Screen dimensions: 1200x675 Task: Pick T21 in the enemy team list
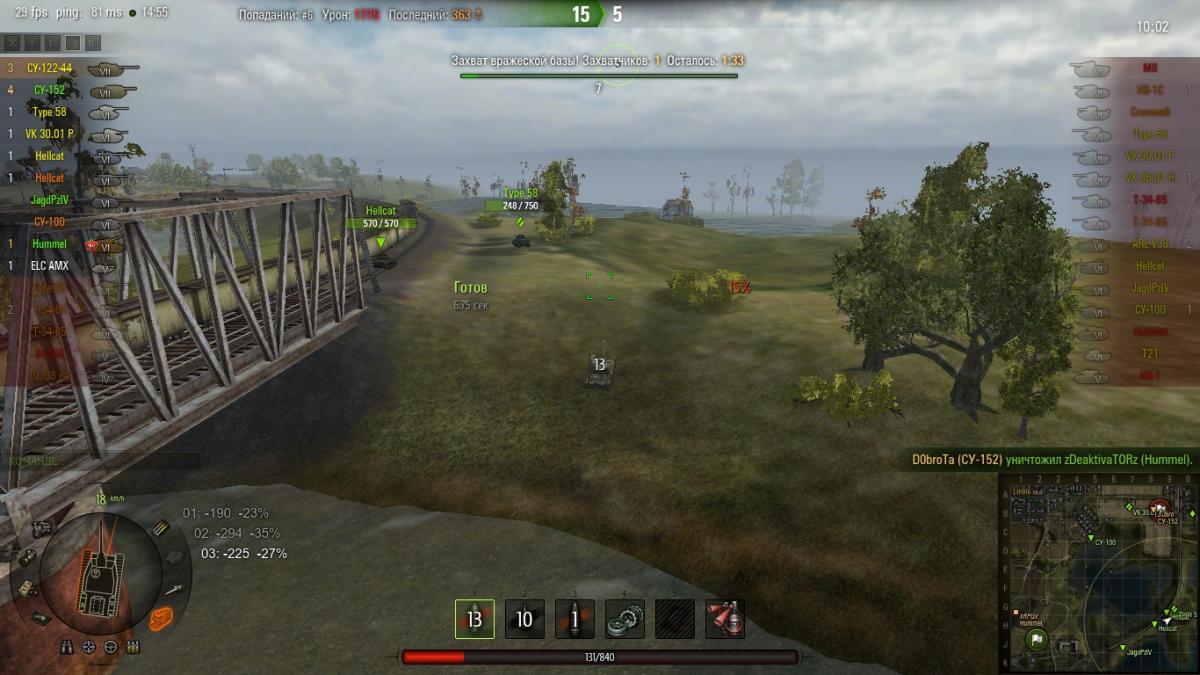pos(1149,354)
